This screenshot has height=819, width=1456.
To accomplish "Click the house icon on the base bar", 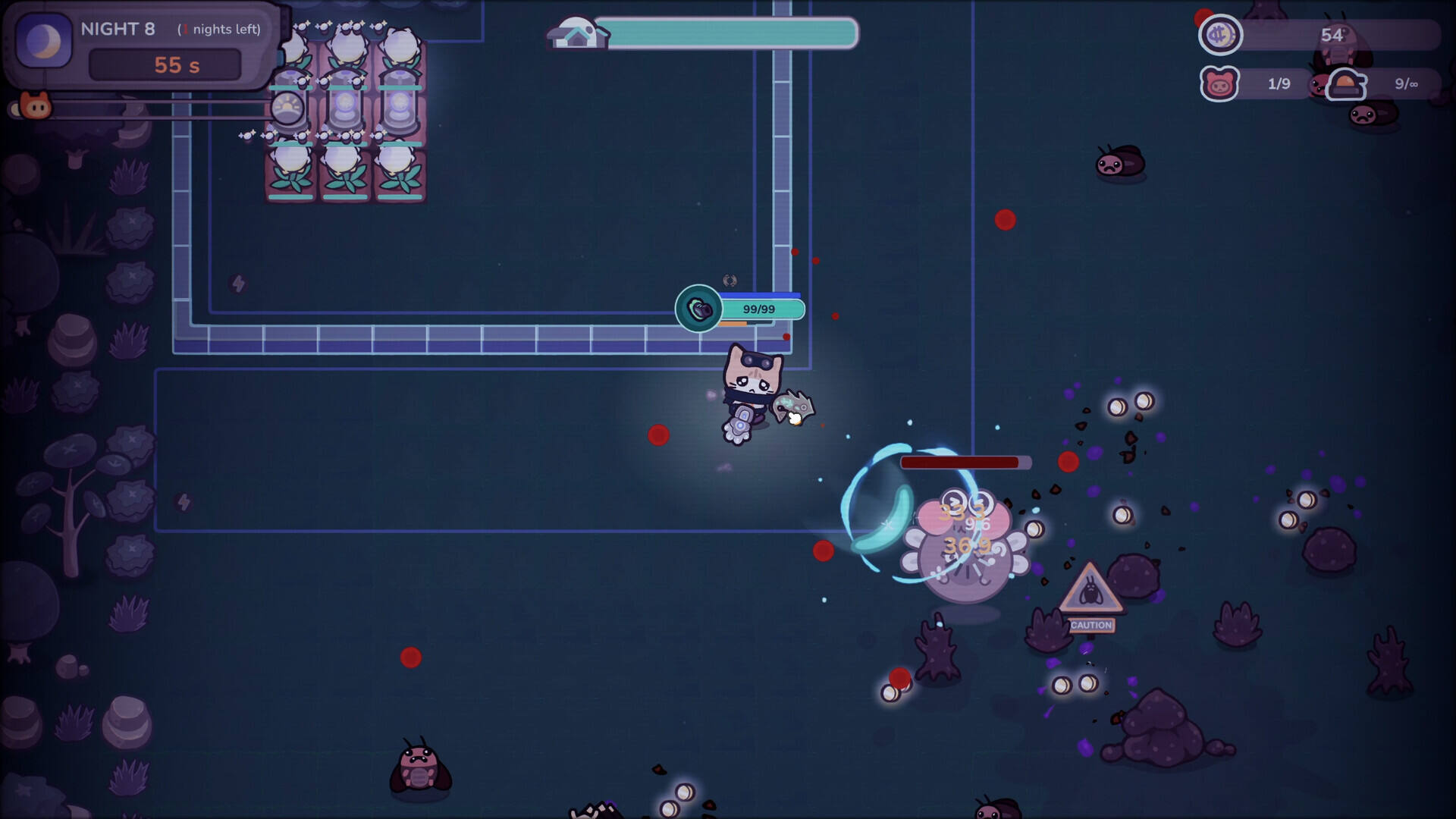I will click(577, 33).
